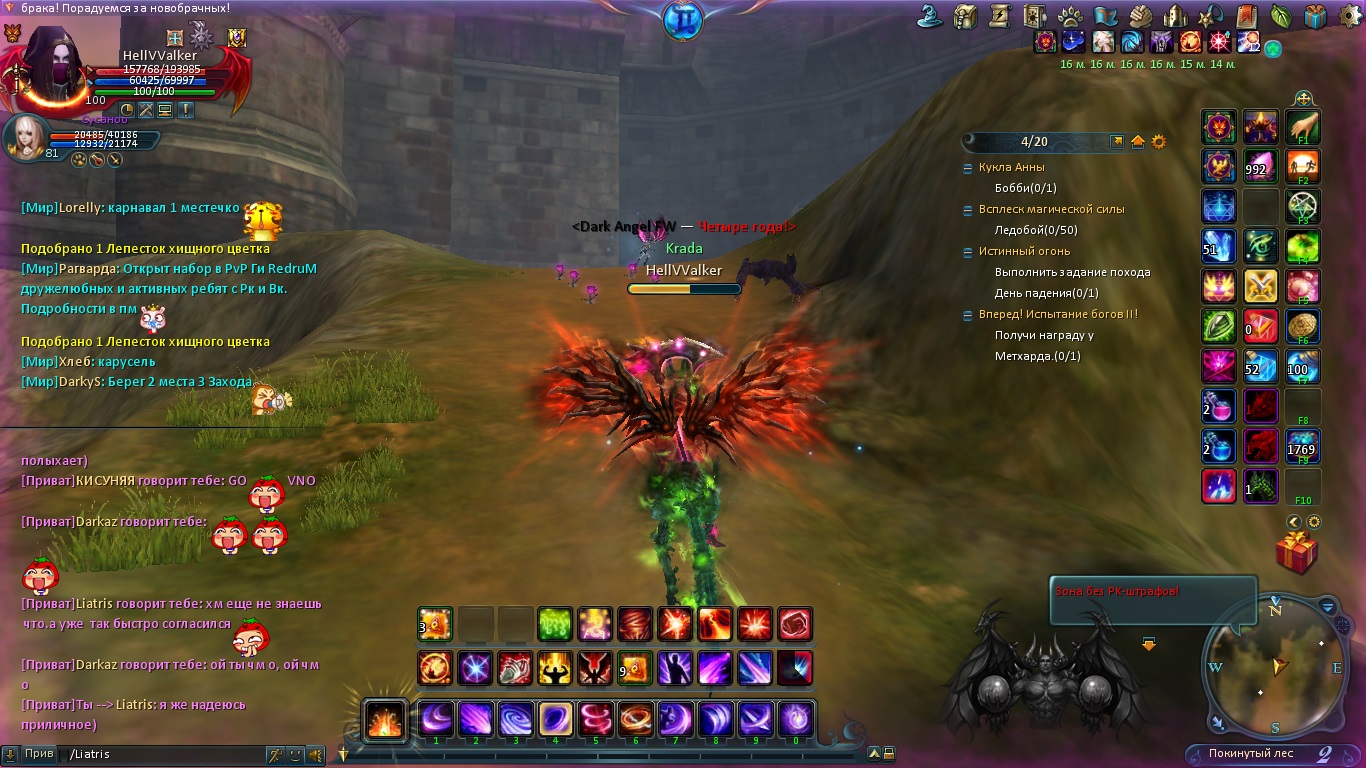Use the hotbar skill in slot 4
Screen dimensions: 1366x768
[556, 719]
